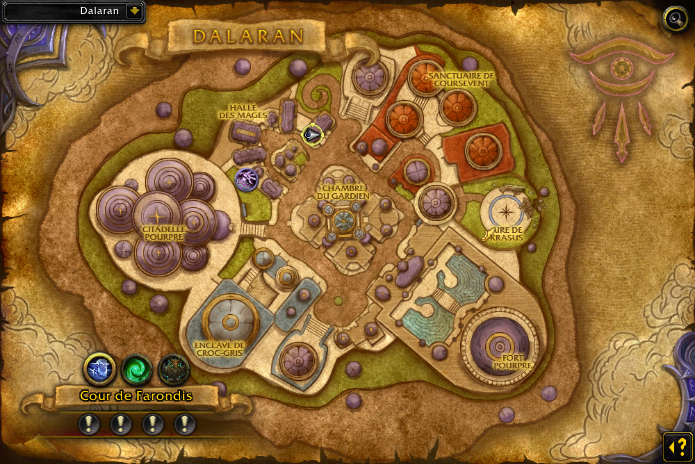The height and width of the screenshot is (464, 695).
Task: Select the blue Cour de Farondis emissary icon
Action: click(x=99, y=369)
